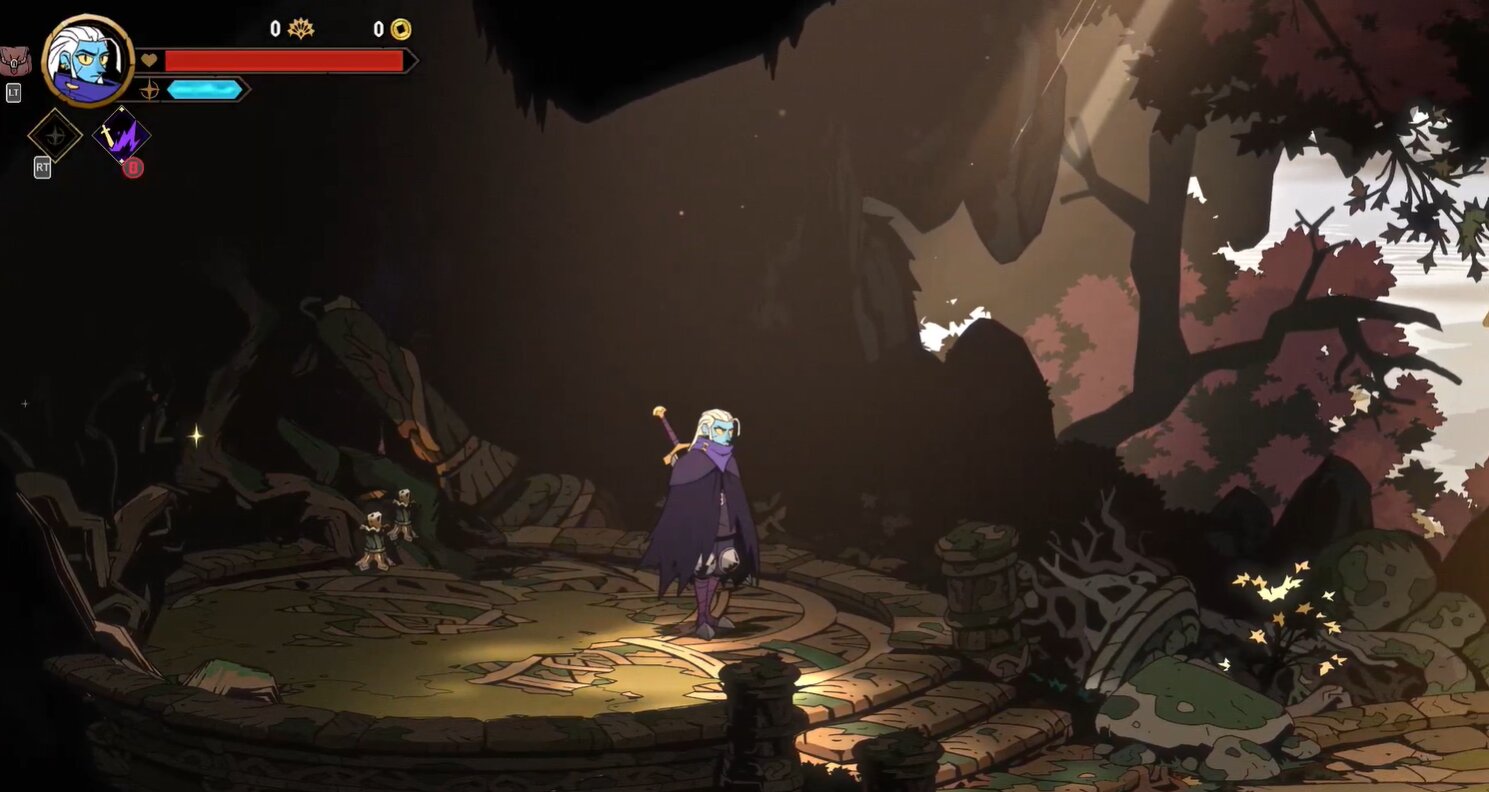Click the gold coin currency icon
This screenshot has width=1489, height=792.
pos(400,29)
